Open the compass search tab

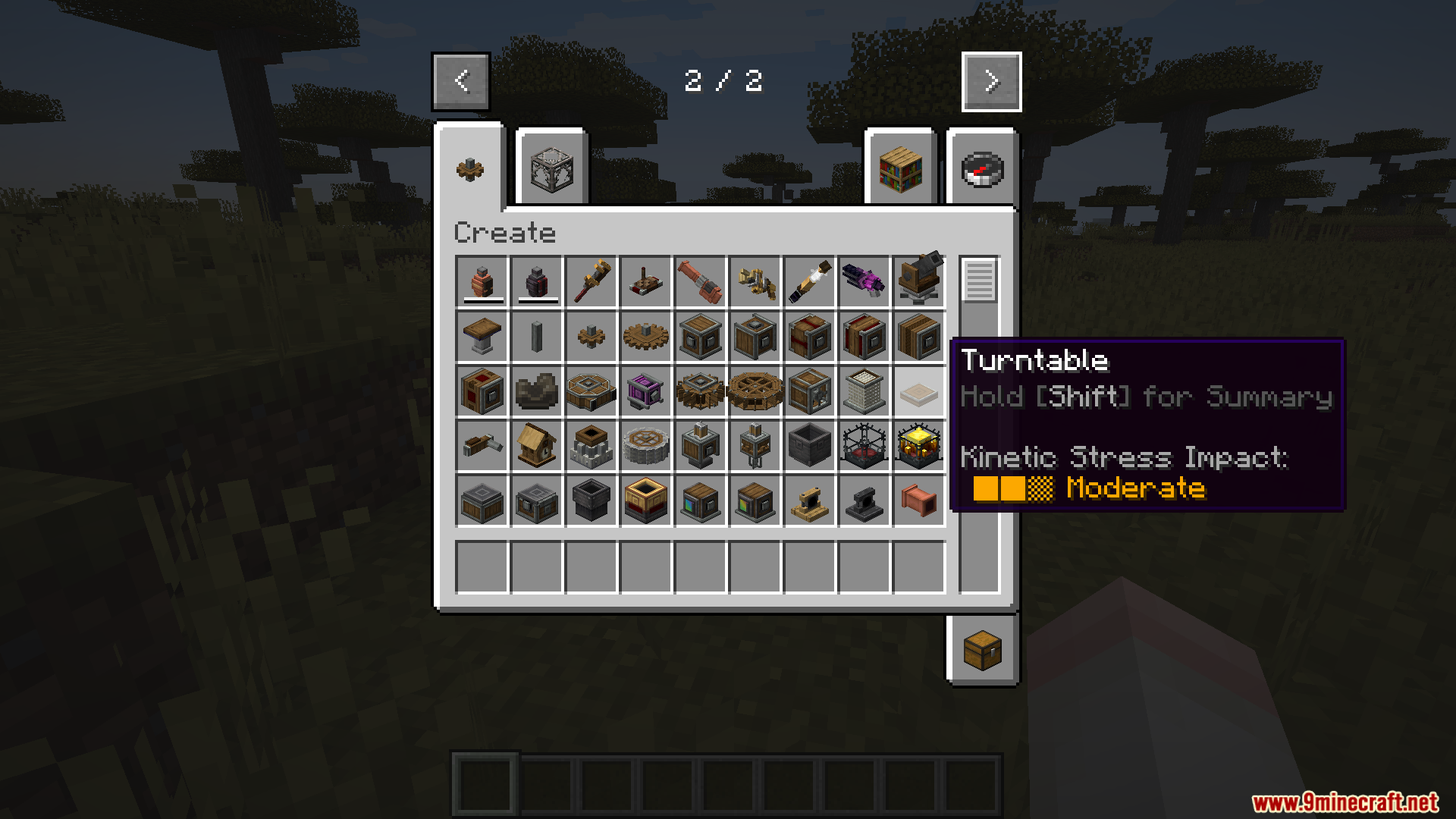coord(981,168)
